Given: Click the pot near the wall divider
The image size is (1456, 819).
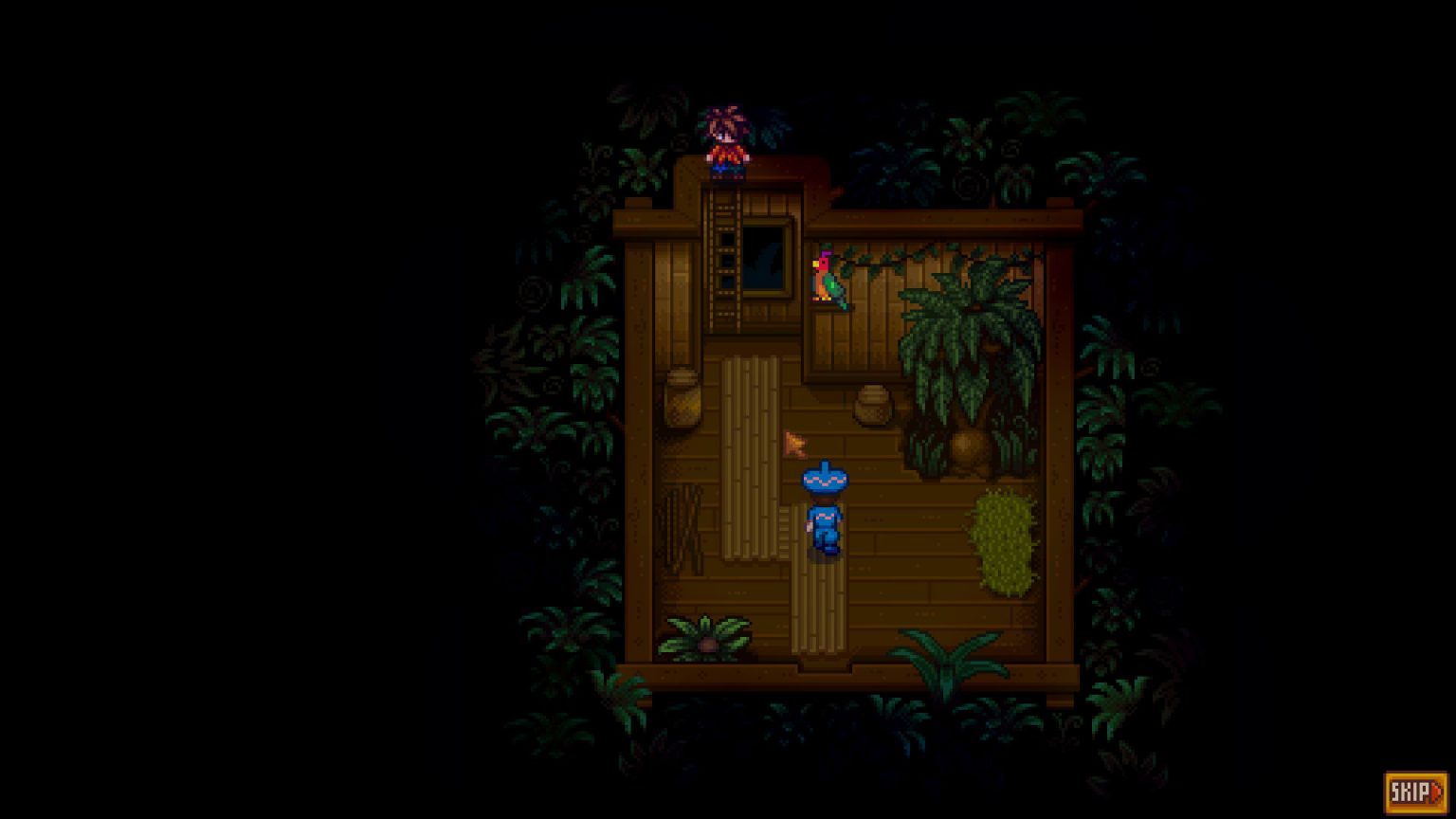Looking at the screenshot, I should pyautogui.click(x=870, y=403).
